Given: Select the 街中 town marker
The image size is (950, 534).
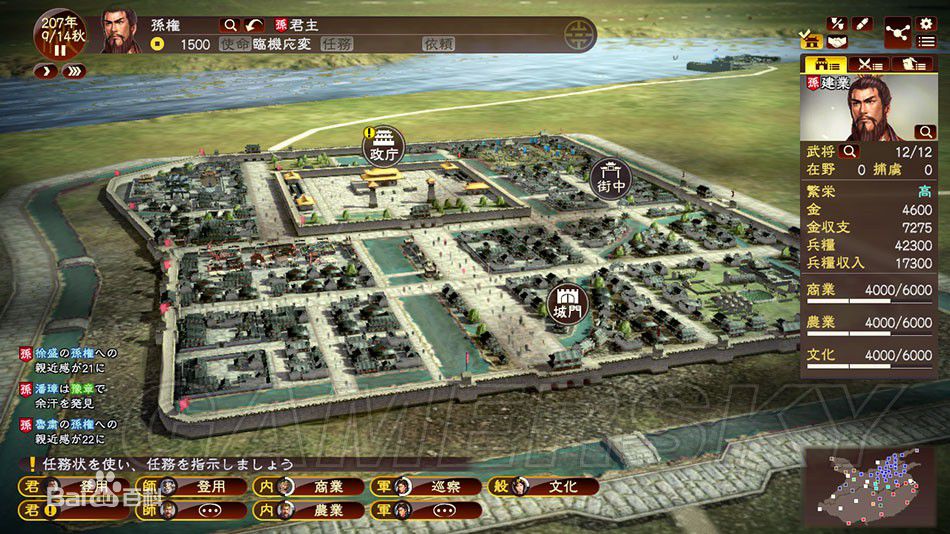Looking at the screenshot, I should pyautogui.click(x=611, y=177).
